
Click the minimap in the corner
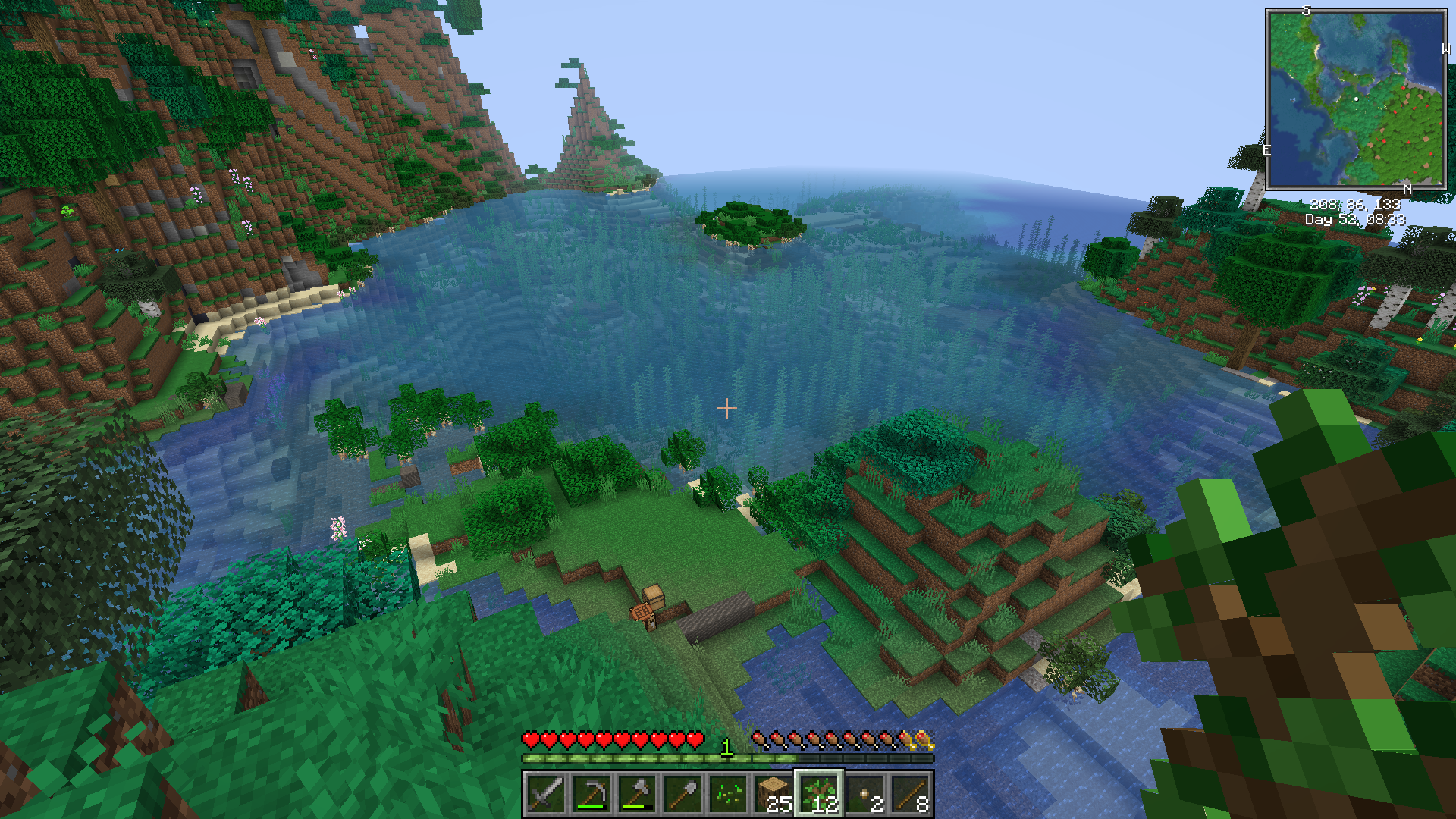[1356, 99]
